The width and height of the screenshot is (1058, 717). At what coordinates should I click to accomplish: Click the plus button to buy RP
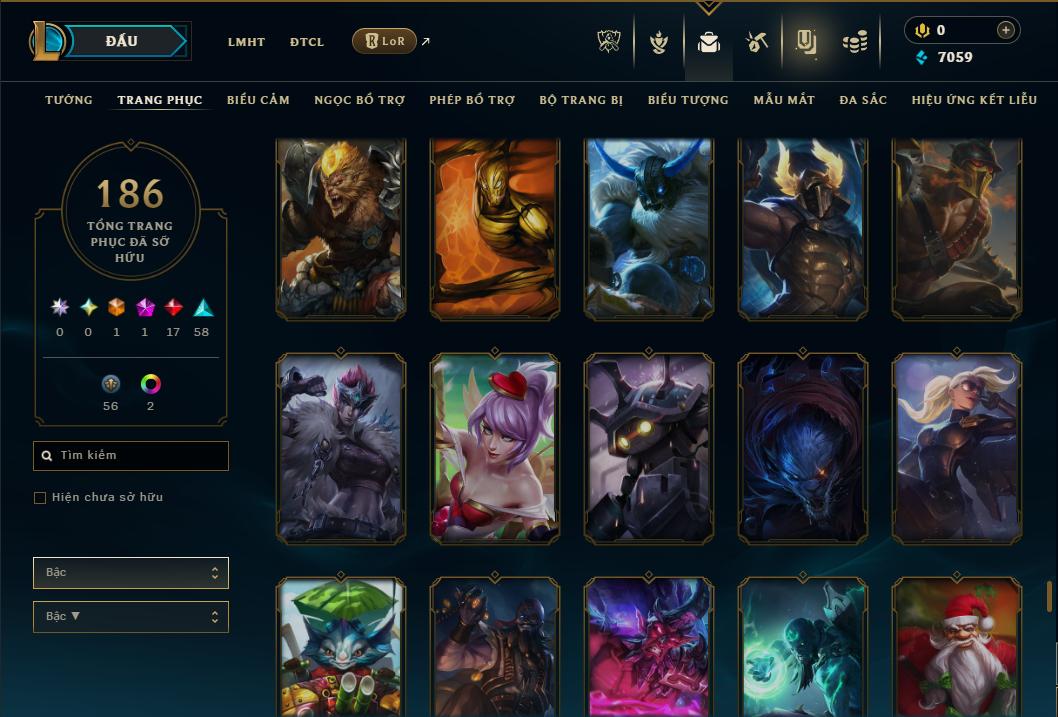coord(1005,30)
